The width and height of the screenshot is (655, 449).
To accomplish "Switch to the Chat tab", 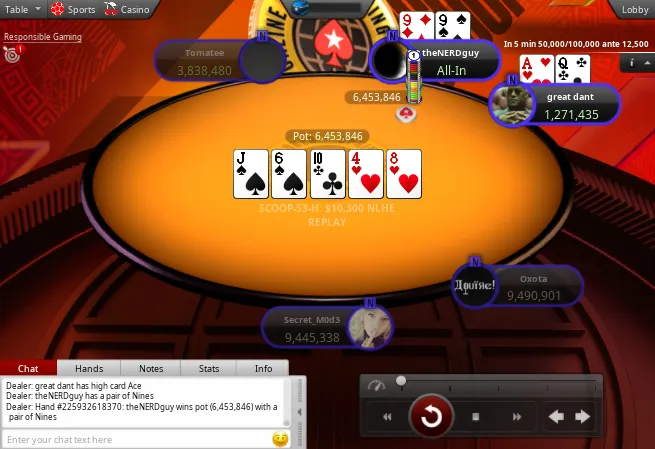I will coord(29,368).
